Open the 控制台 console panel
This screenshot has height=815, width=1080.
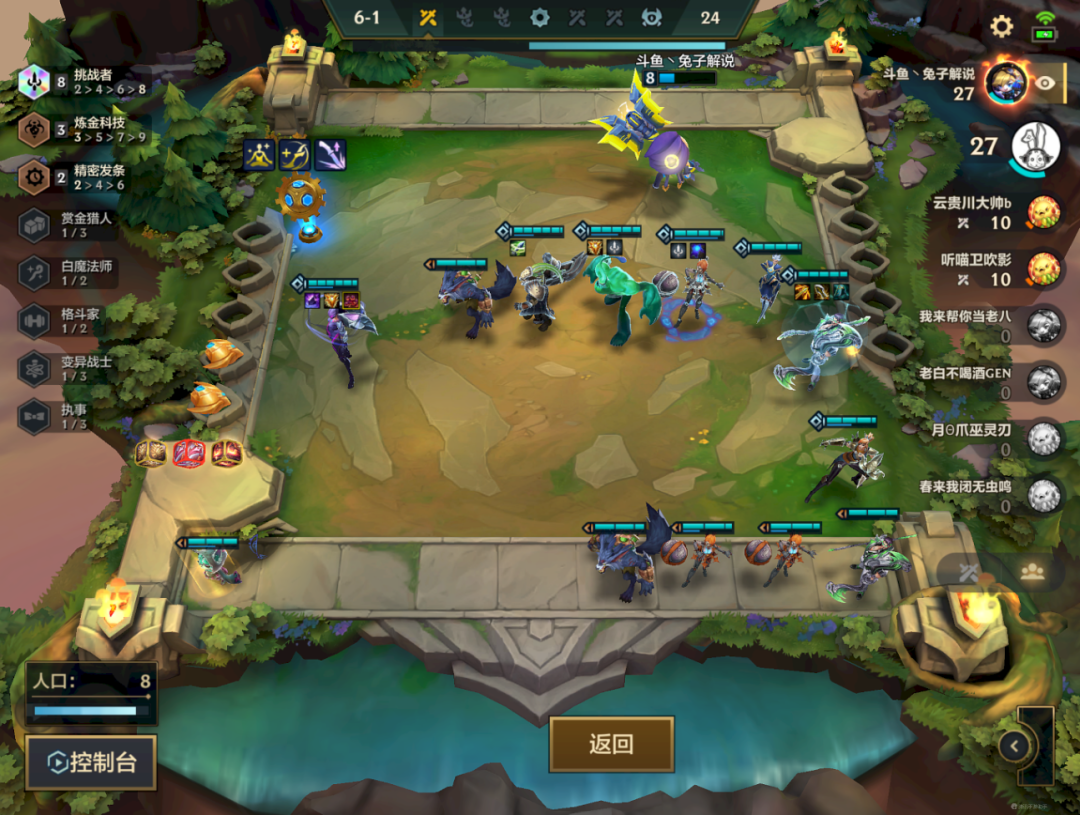91,763
